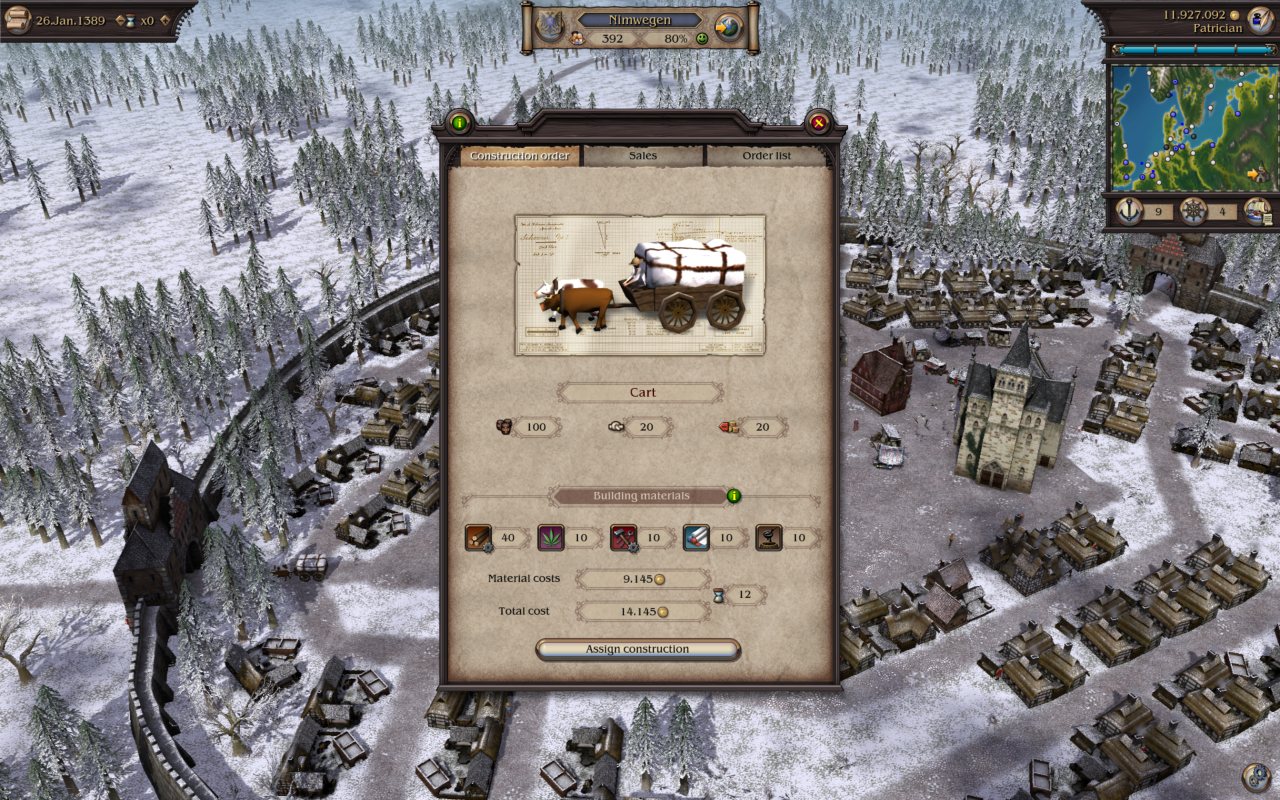Click the anchor icon showing ships in port
This screenshot has width=1280, height=800.
[x=1129, y=212]
